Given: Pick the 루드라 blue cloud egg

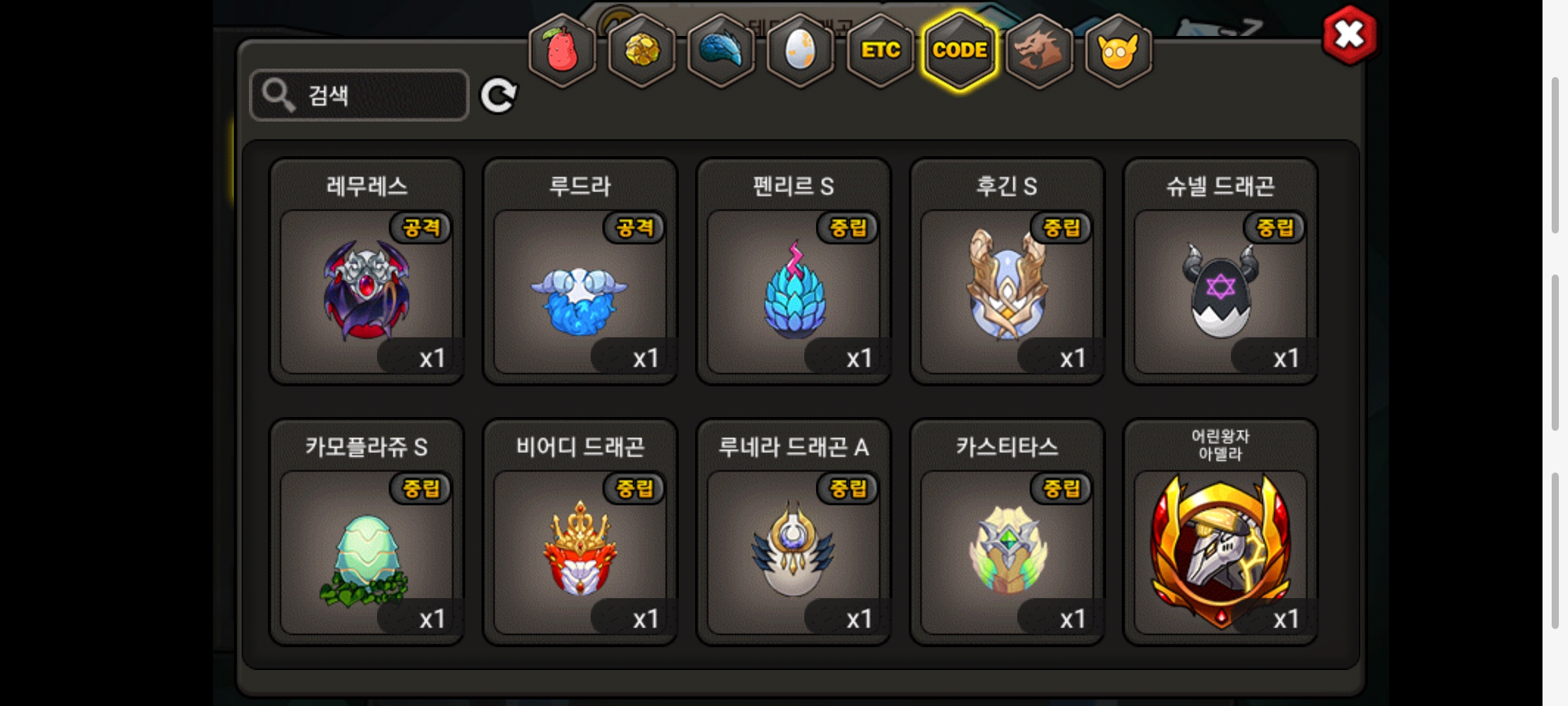Looking at the screenshot, I should [x=580, y=291].
